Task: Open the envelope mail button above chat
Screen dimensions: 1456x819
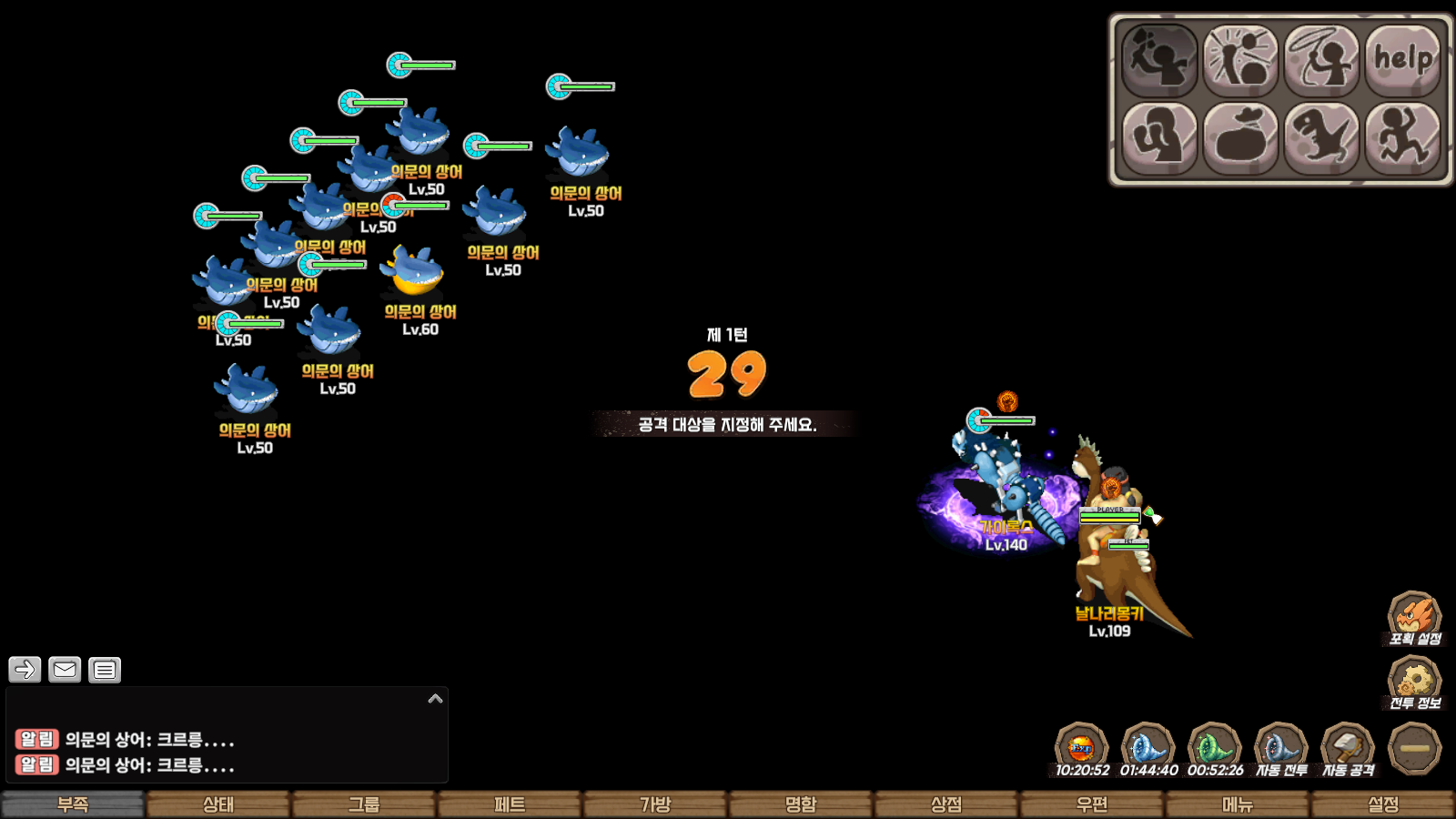Action: tap(65, 670)
